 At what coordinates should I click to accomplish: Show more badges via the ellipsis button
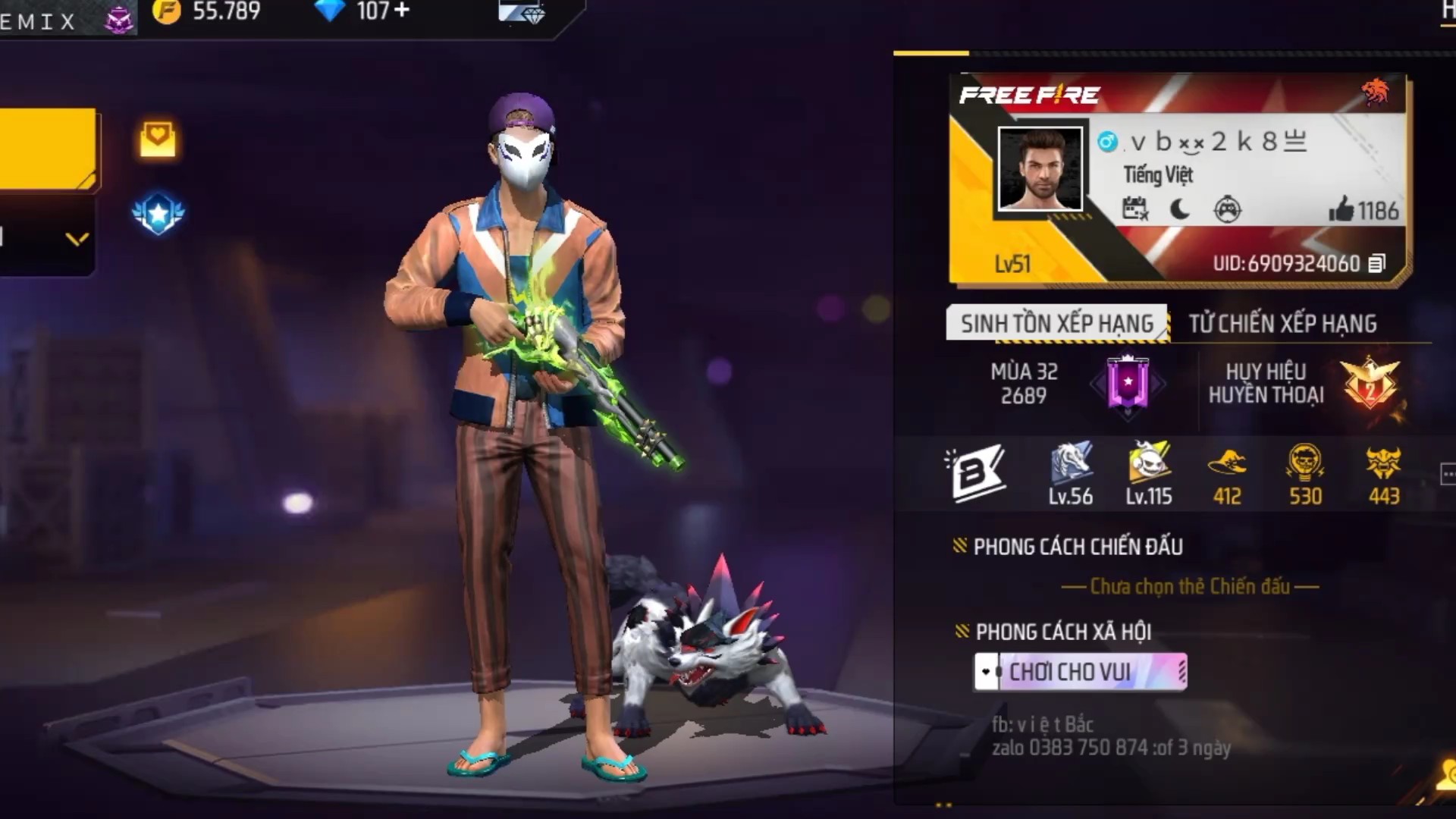(x=1447, y=475)
